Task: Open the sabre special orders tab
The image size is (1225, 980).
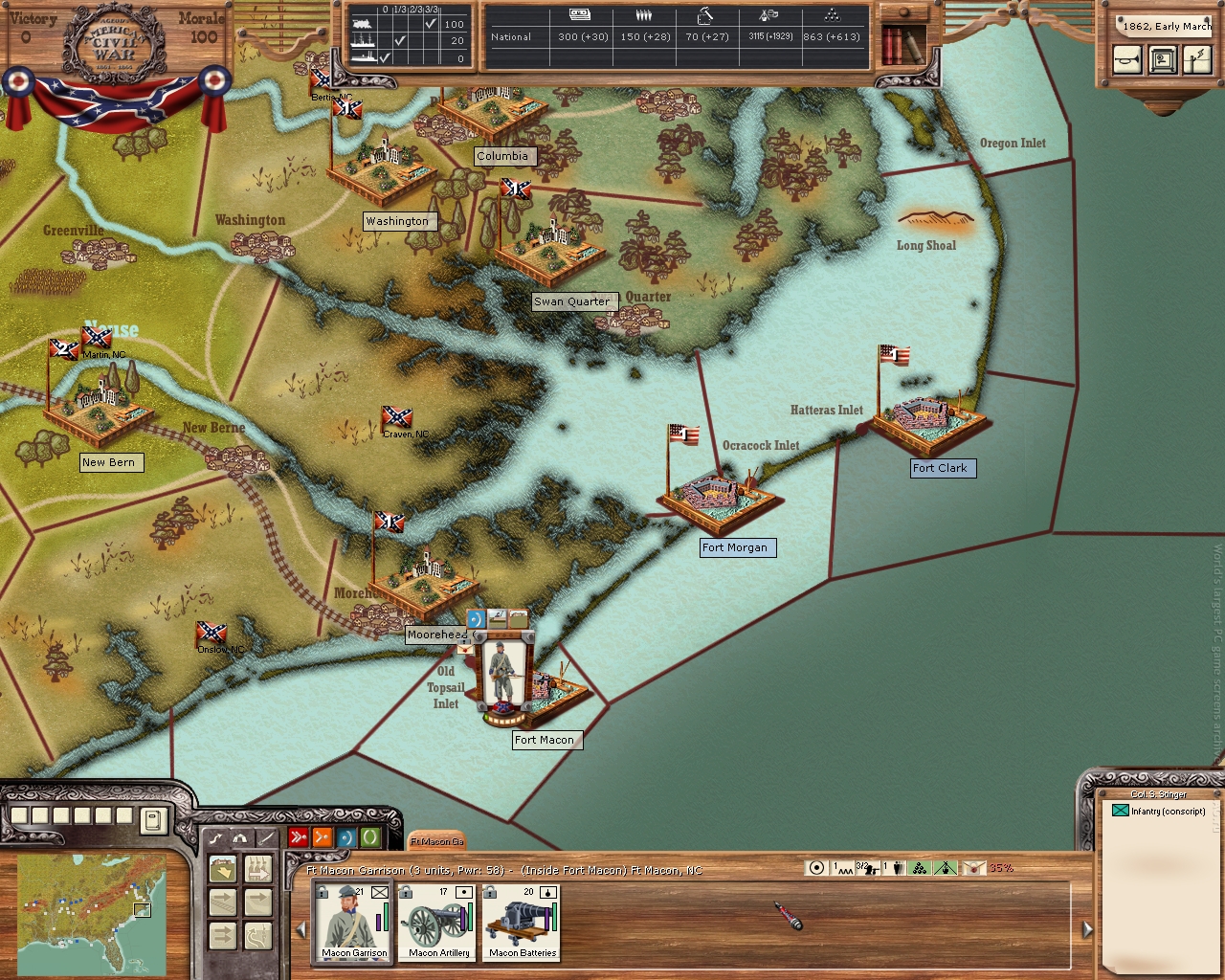Action: point(265,837)
